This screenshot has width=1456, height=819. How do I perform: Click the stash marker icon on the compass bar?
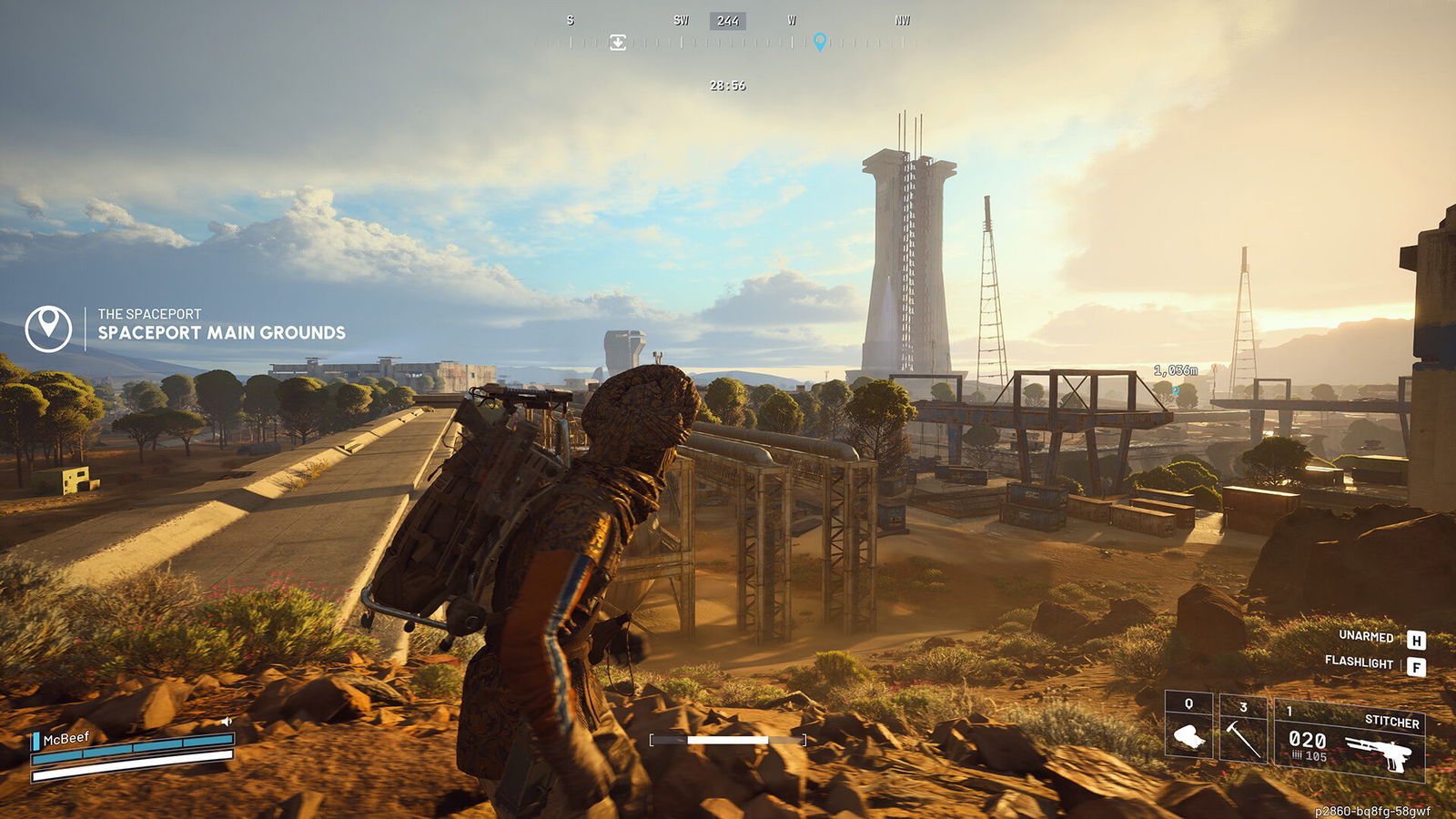click(618, 41)
